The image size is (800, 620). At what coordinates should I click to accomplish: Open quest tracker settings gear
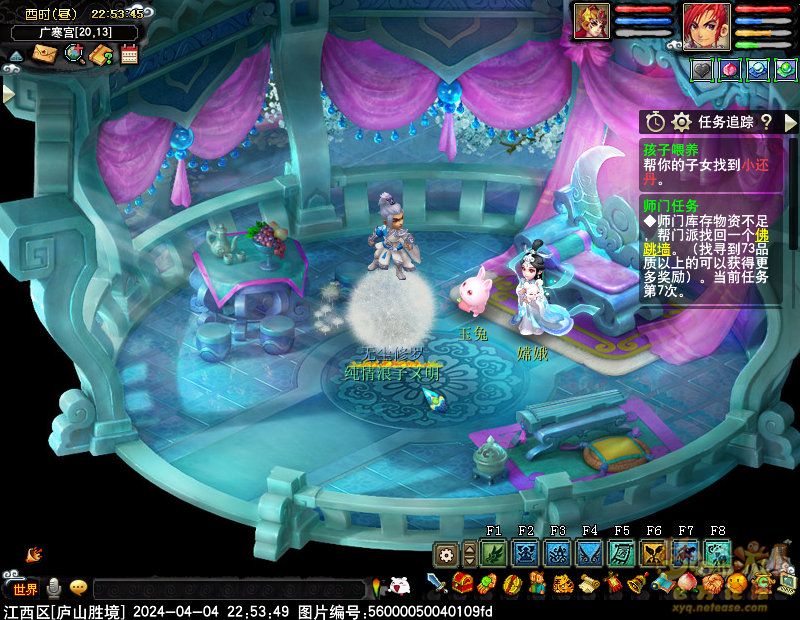[681, 122]
